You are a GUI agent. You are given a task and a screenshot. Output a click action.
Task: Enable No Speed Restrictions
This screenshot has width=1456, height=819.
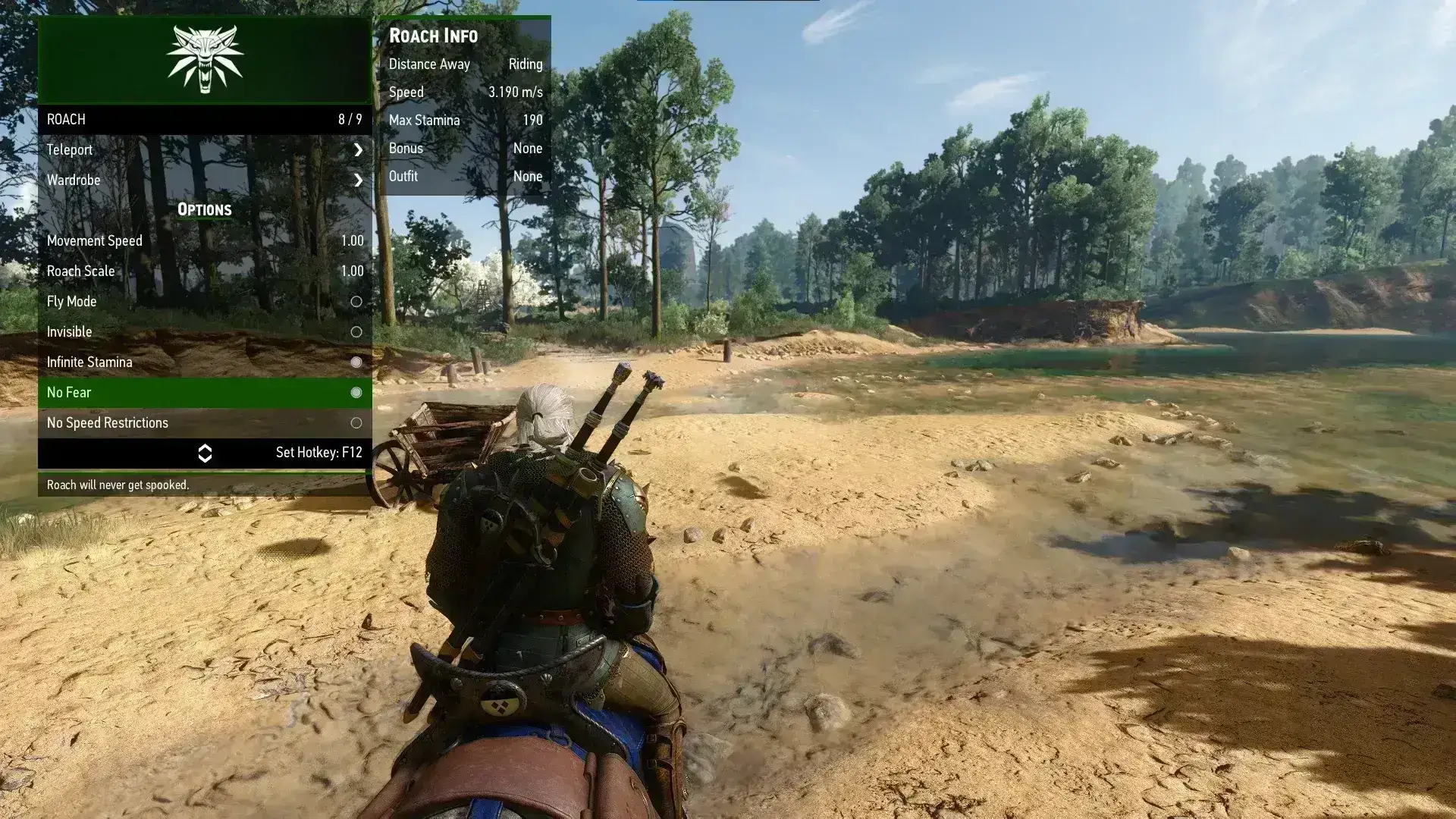[356, 423]
